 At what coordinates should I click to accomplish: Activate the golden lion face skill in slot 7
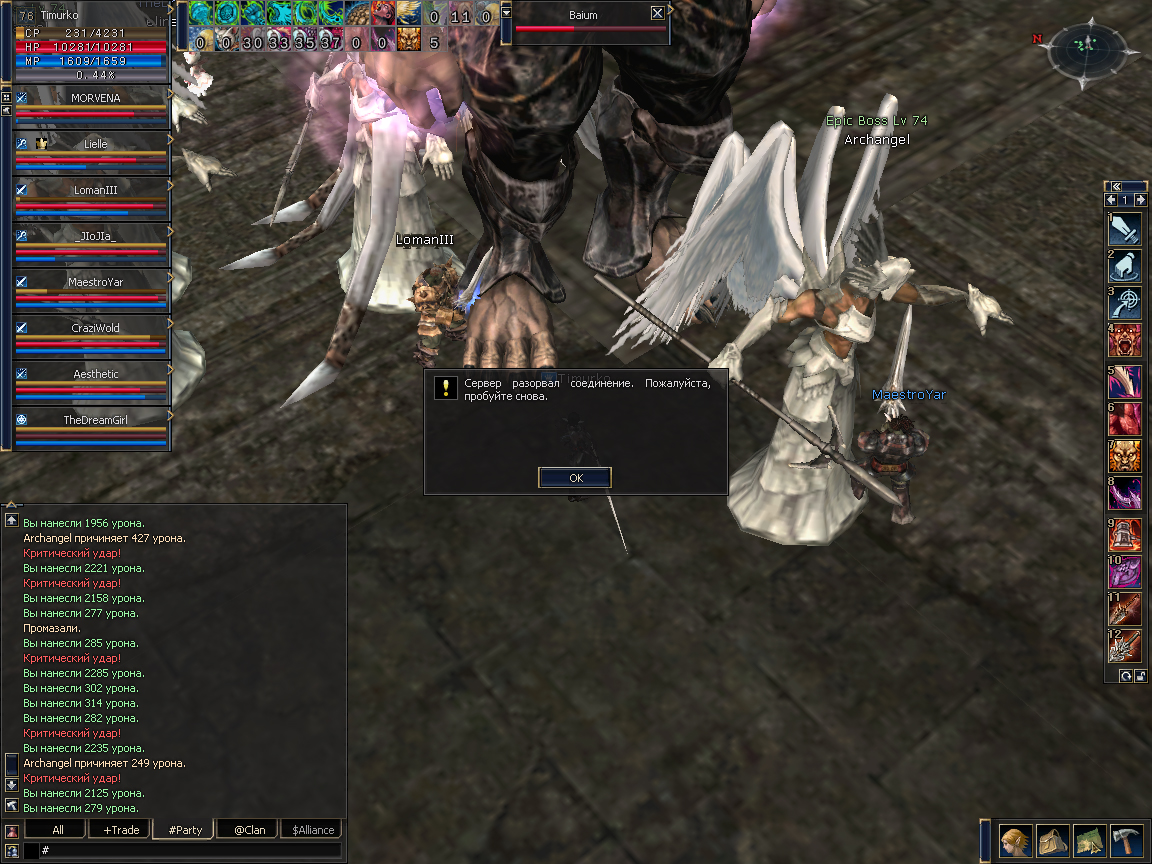(1125, 456)
